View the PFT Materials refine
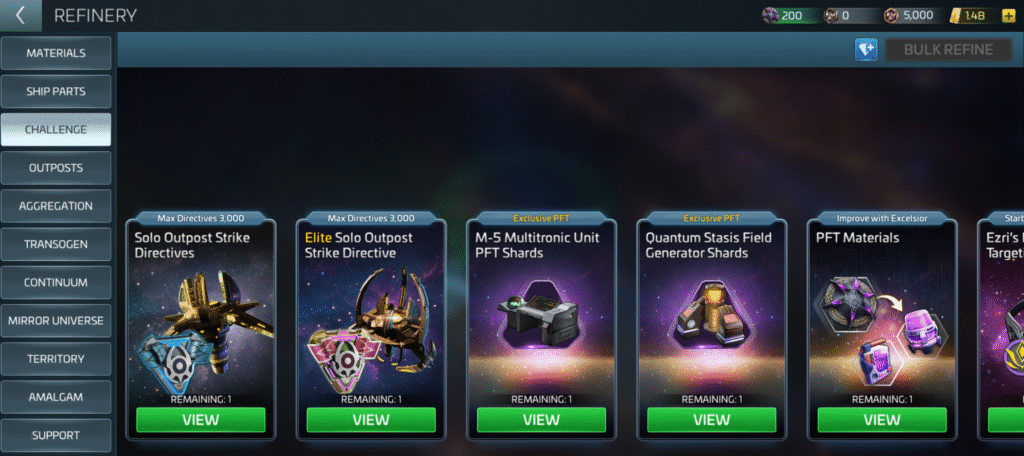 click(x=882, y=420)
